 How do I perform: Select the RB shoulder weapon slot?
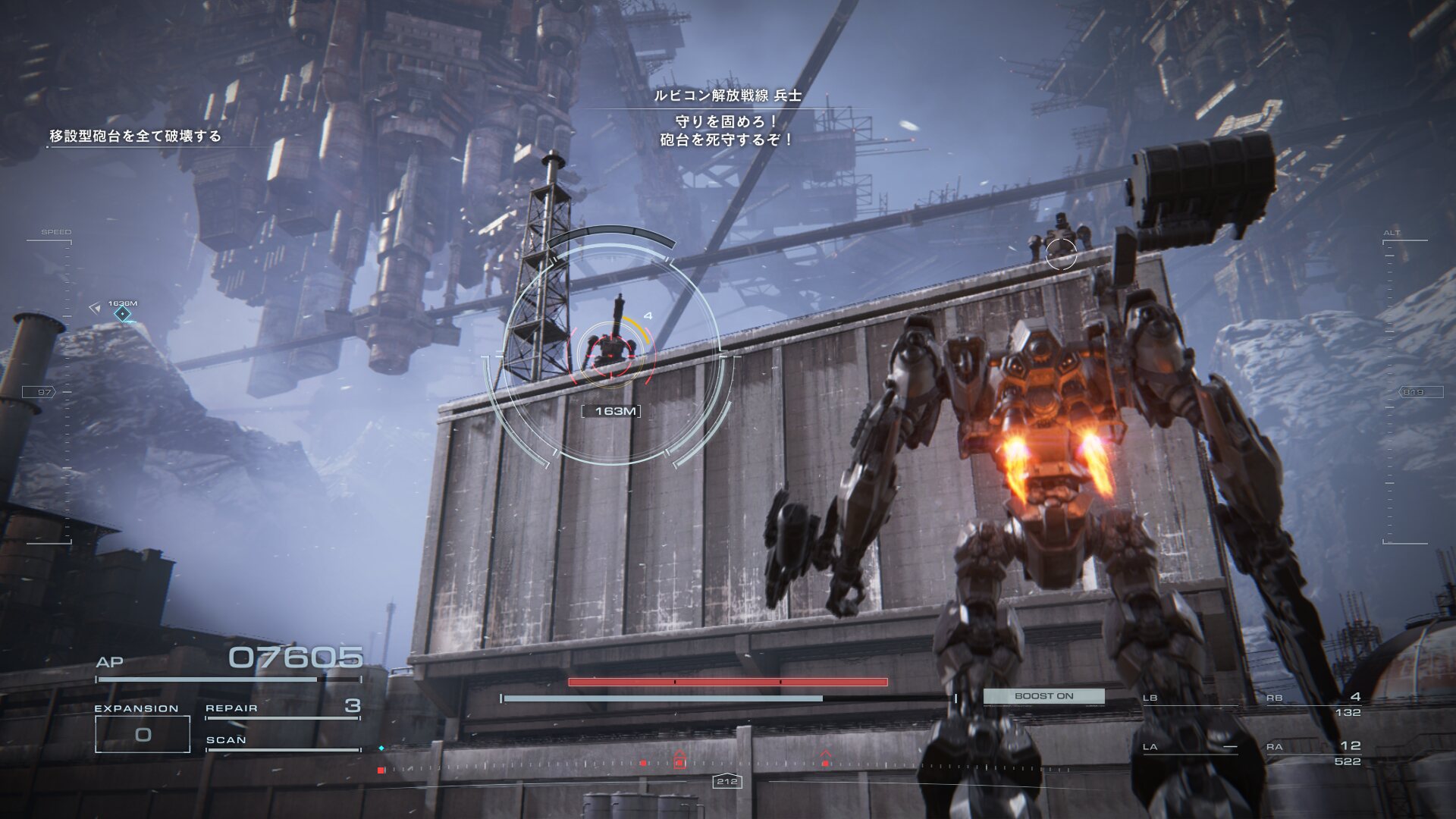1313,704
